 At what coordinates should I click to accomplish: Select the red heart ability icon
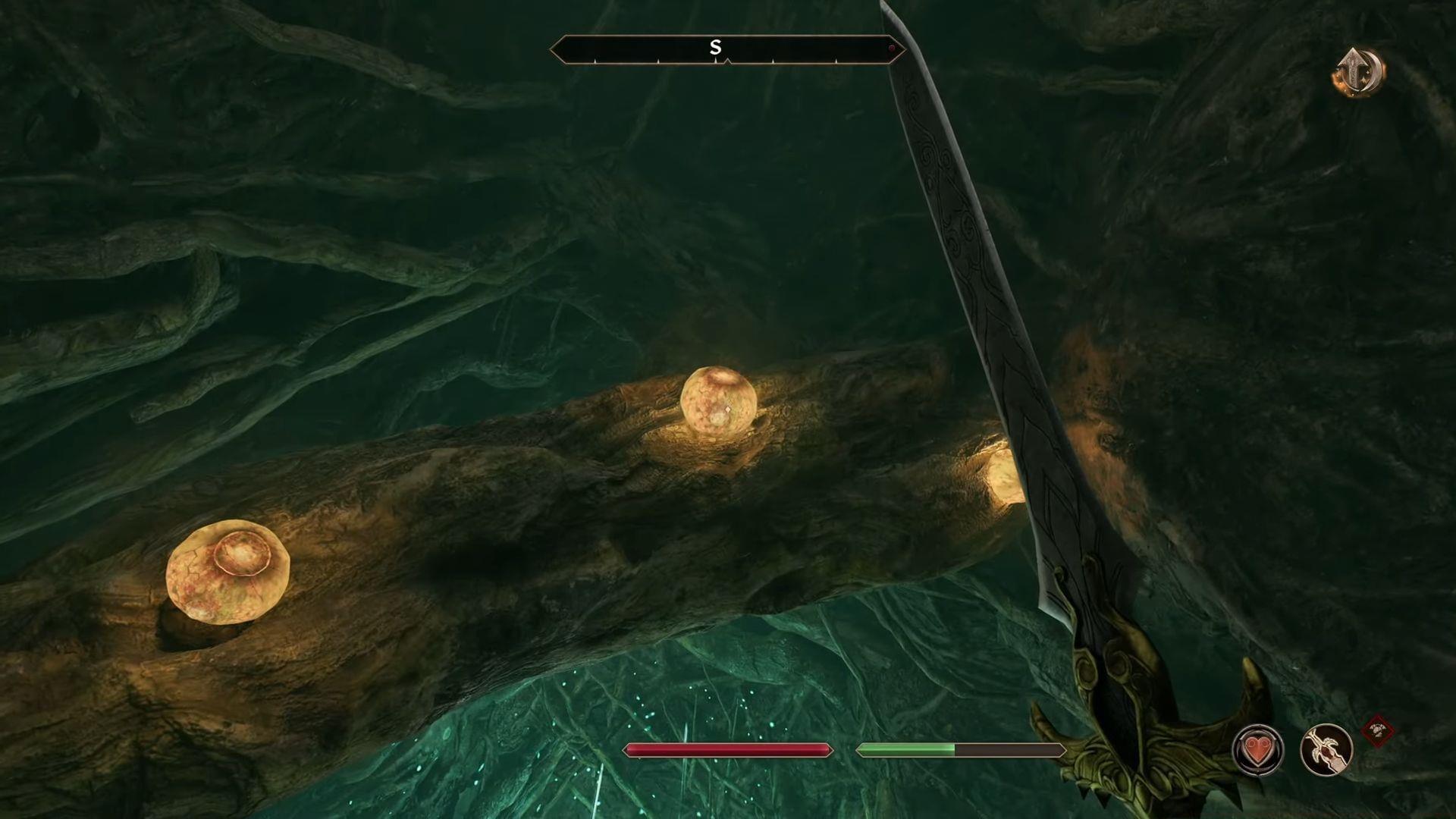1258,749
